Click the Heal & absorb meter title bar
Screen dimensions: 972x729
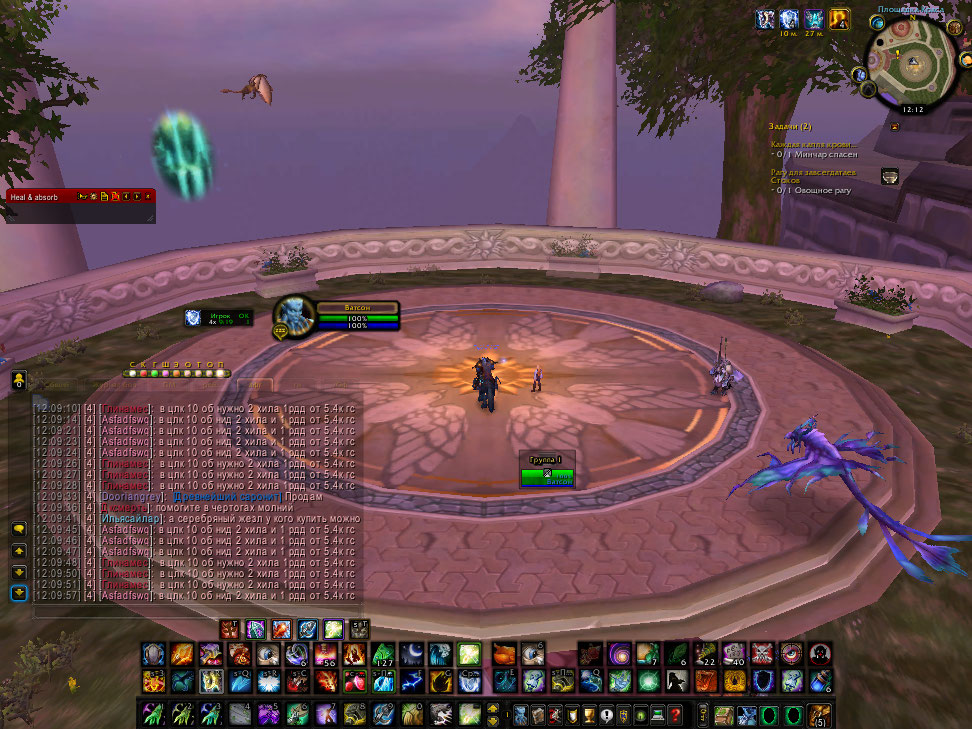[x=40, y=197]
